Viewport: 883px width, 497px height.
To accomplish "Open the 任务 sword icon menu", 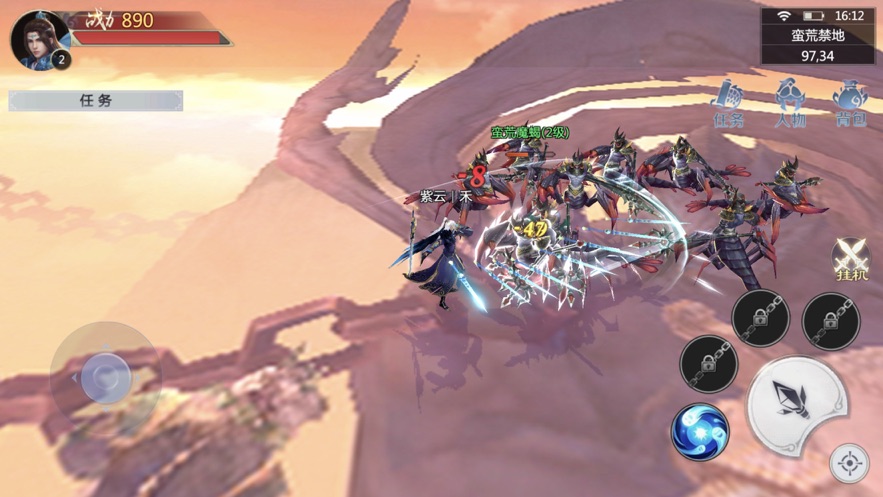I will [x=729, y=104].
